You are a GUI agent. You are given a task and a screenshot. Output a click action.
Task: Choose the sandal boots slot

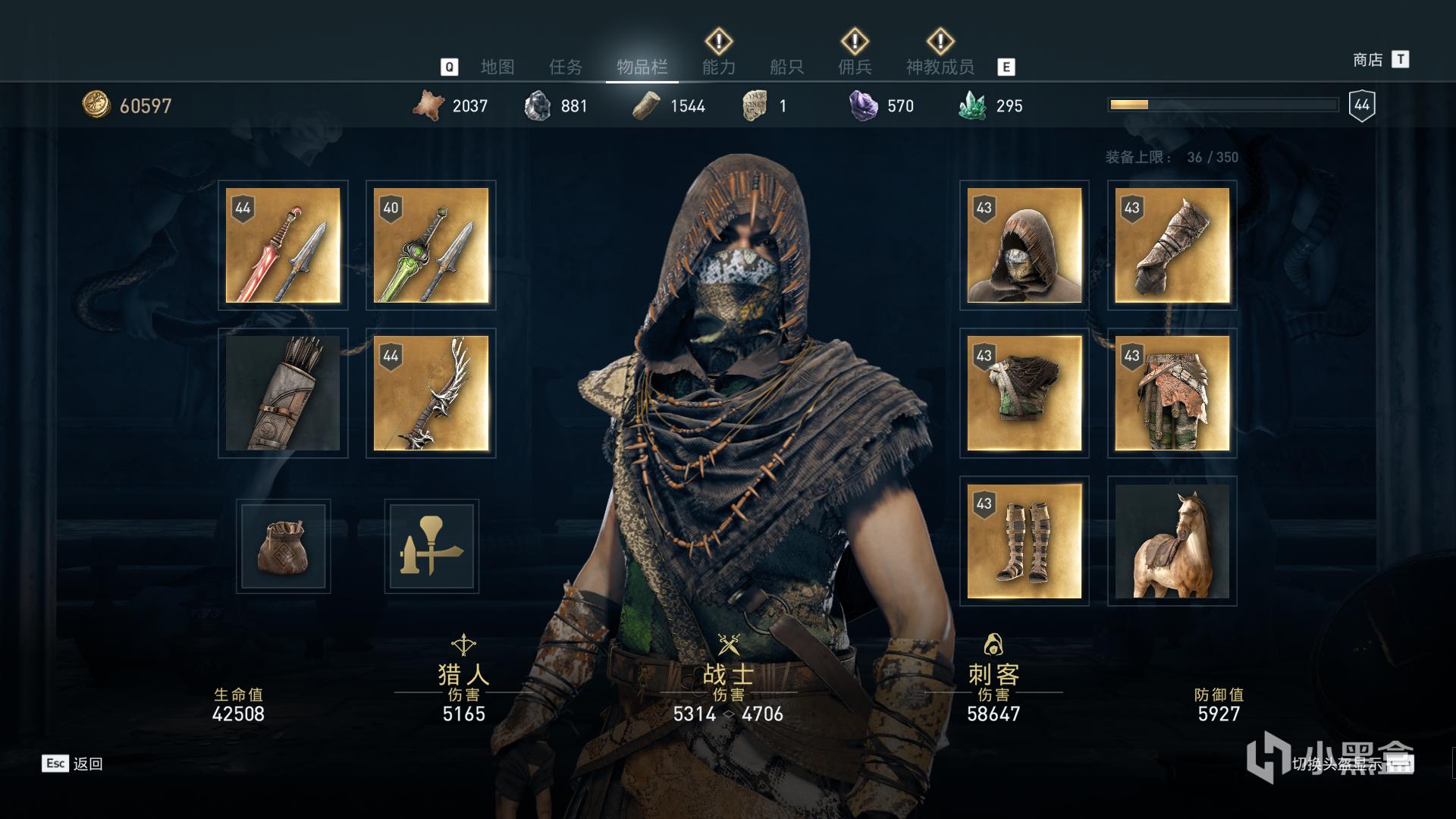[x=1024, y=541]
